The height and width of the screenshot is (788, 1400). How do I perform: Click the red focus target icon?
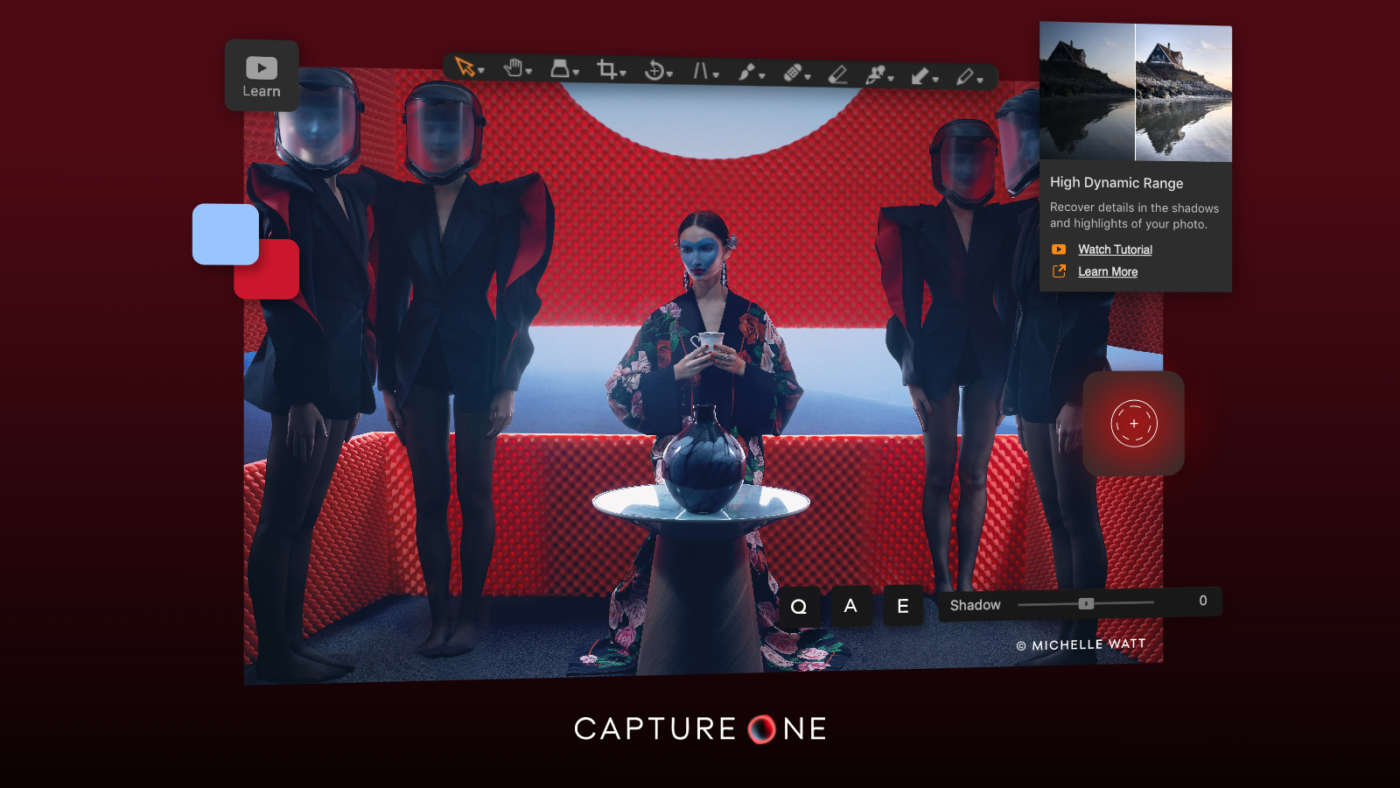[x=1133, y=423]
